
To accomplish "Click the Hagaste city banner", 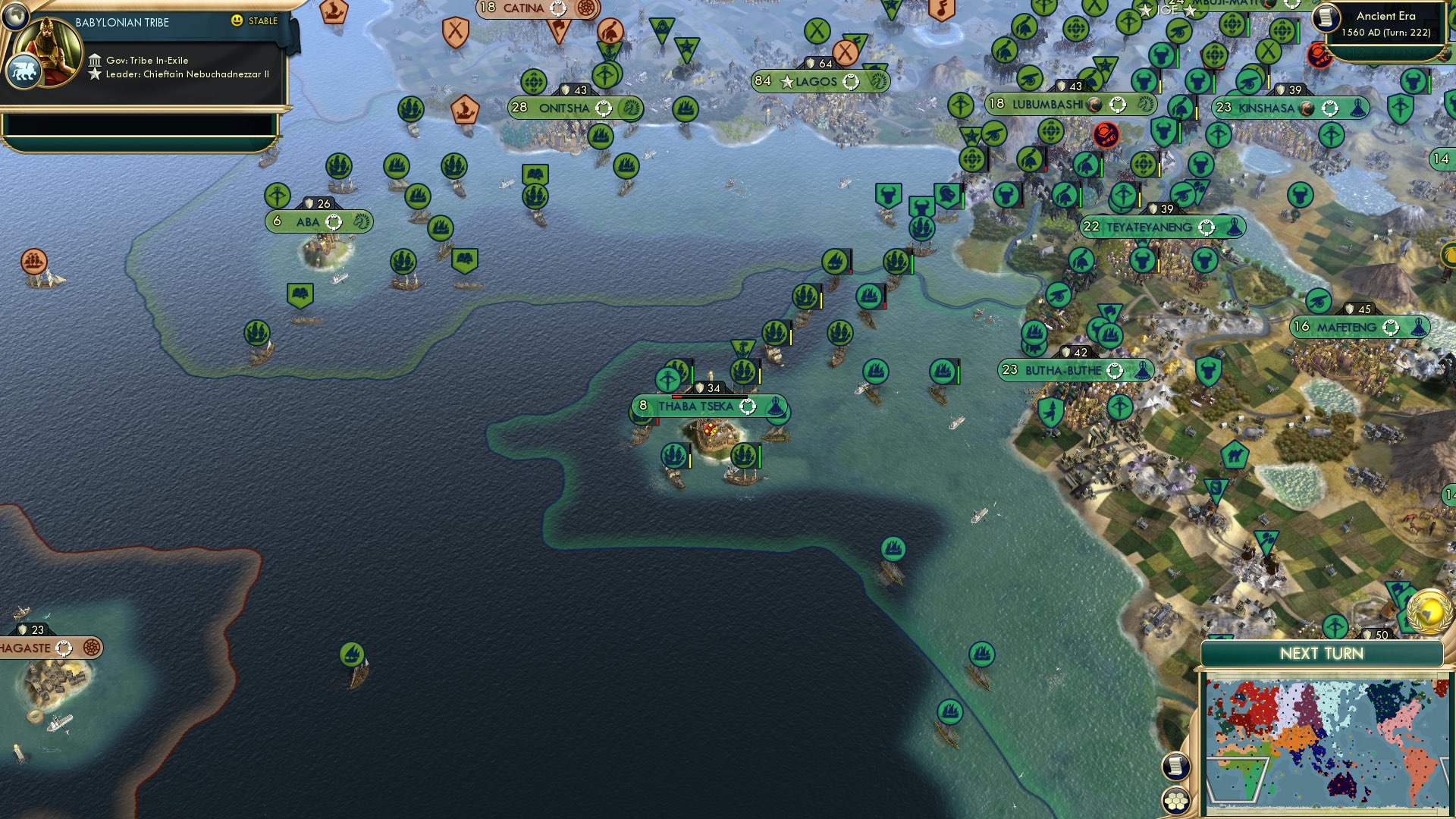I will point(30,648).
